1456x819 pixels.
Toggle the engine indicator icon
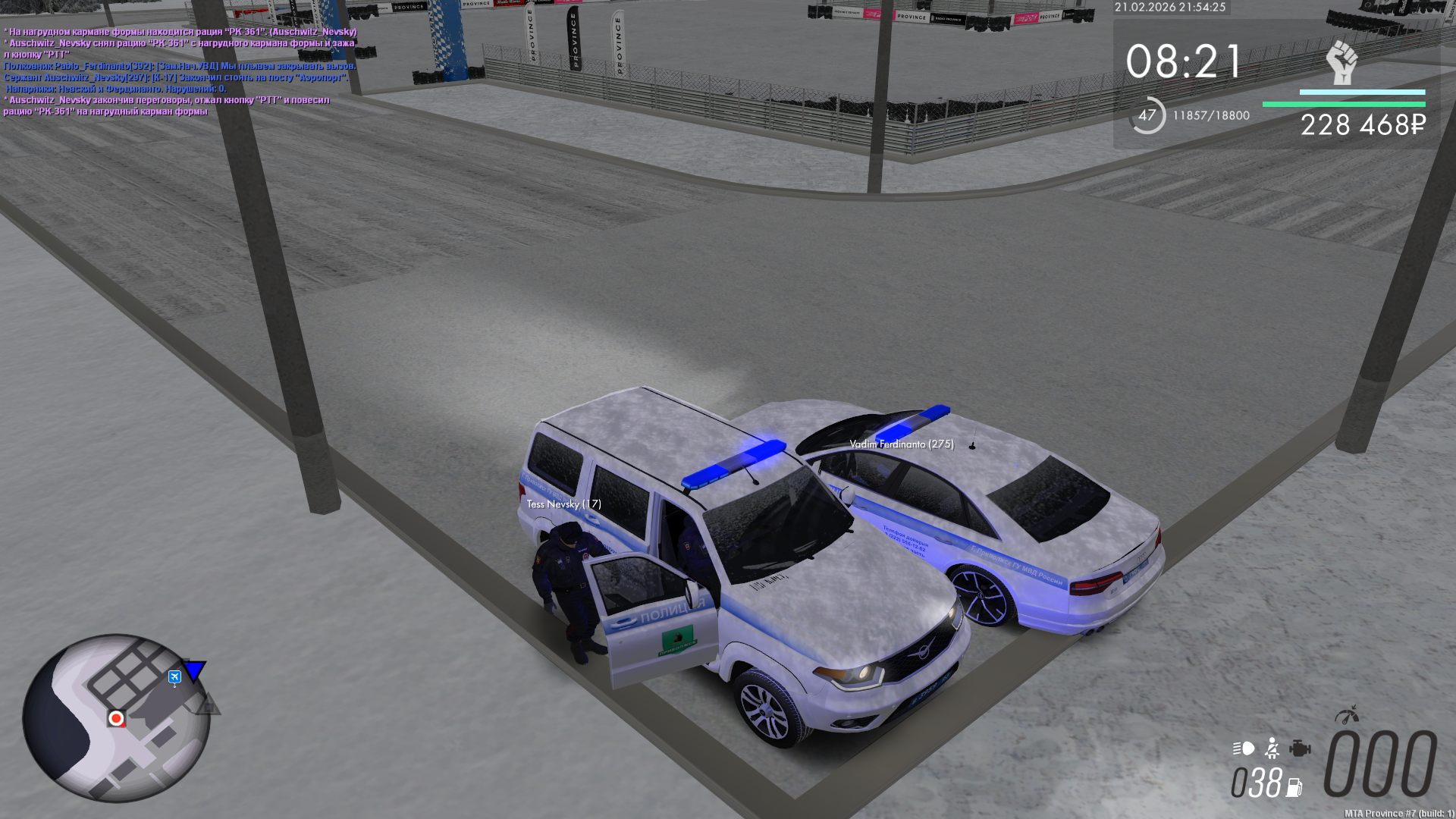[x=1300, y=748]
